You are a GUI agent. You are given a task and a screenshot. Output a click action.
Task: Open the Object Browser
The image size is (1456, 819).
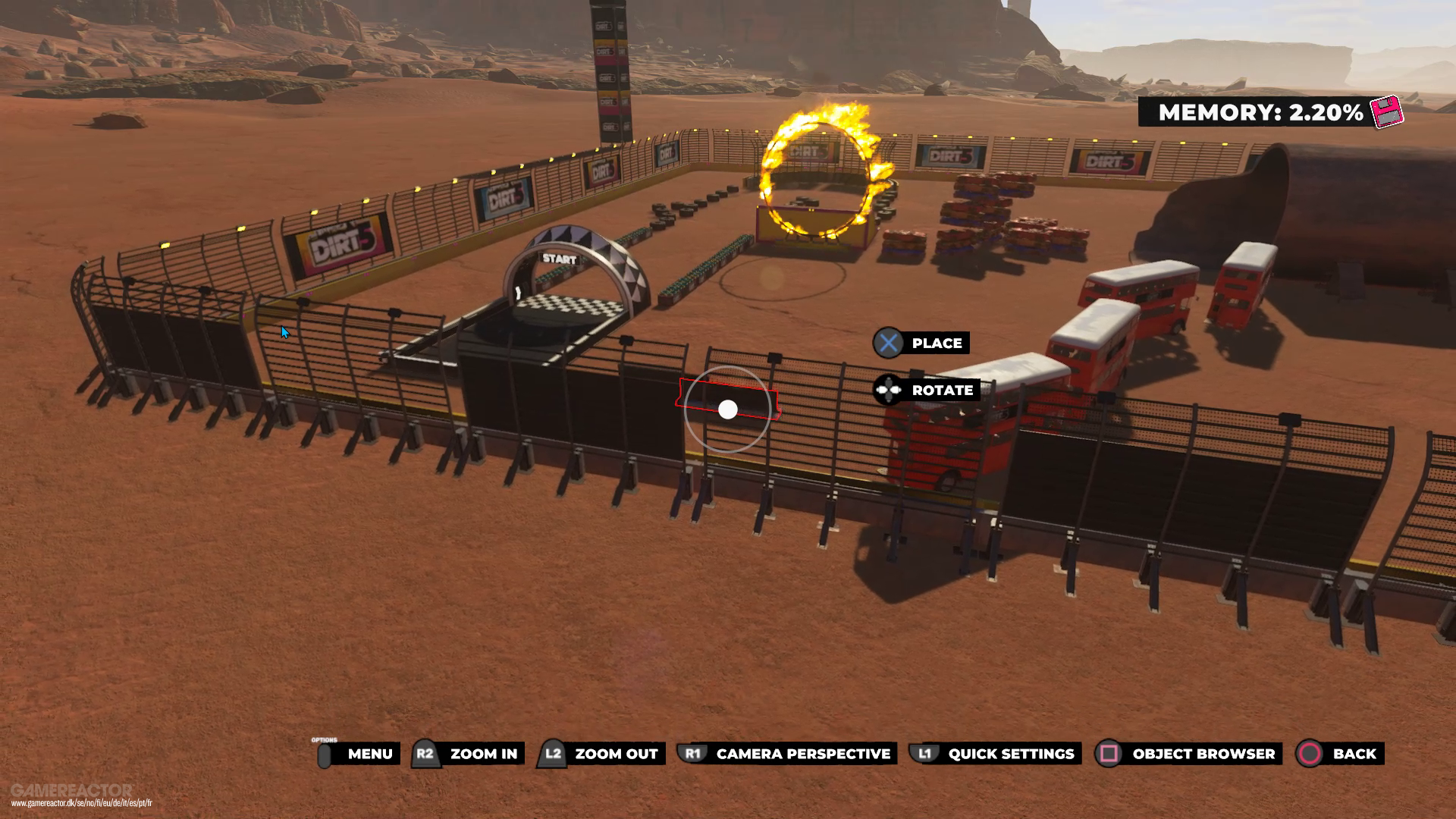click(x=1203, y=754)
